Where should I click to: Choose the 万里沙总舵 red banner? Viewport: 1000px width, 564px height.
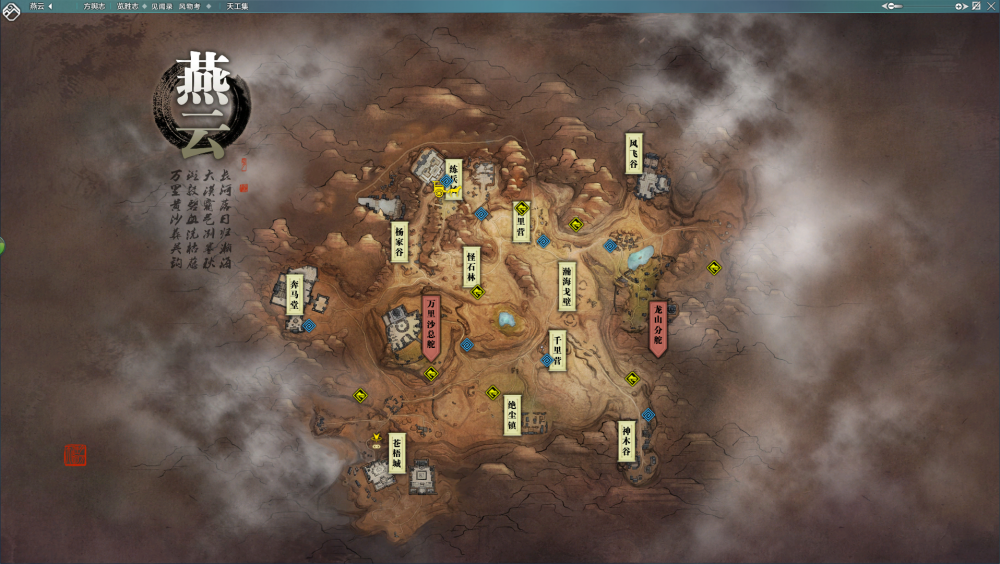431,323
